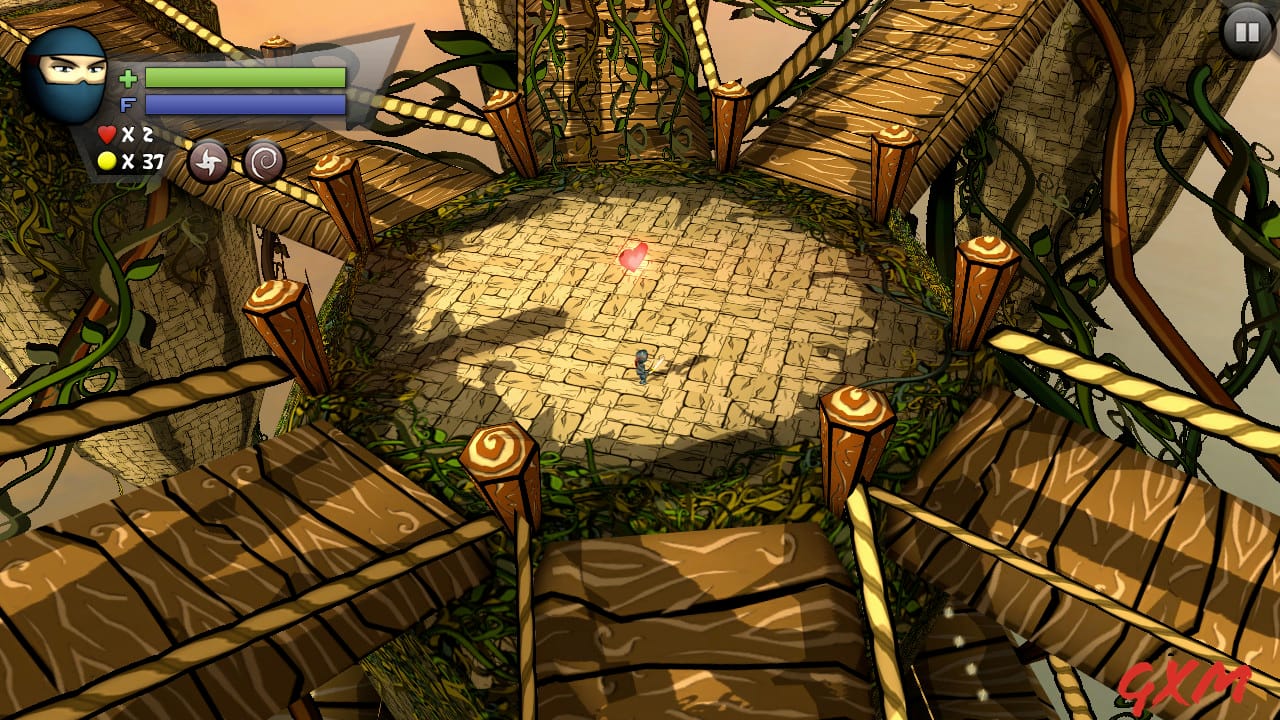Click the green plus health icon
1280x720 pixels.
[x=128, y=78]
